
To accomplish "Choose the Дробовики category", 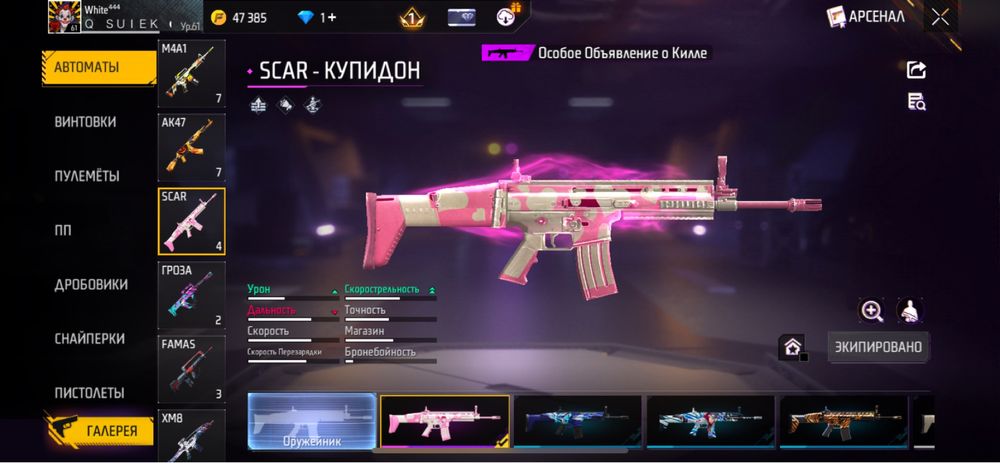I will (x=91, y=284).
